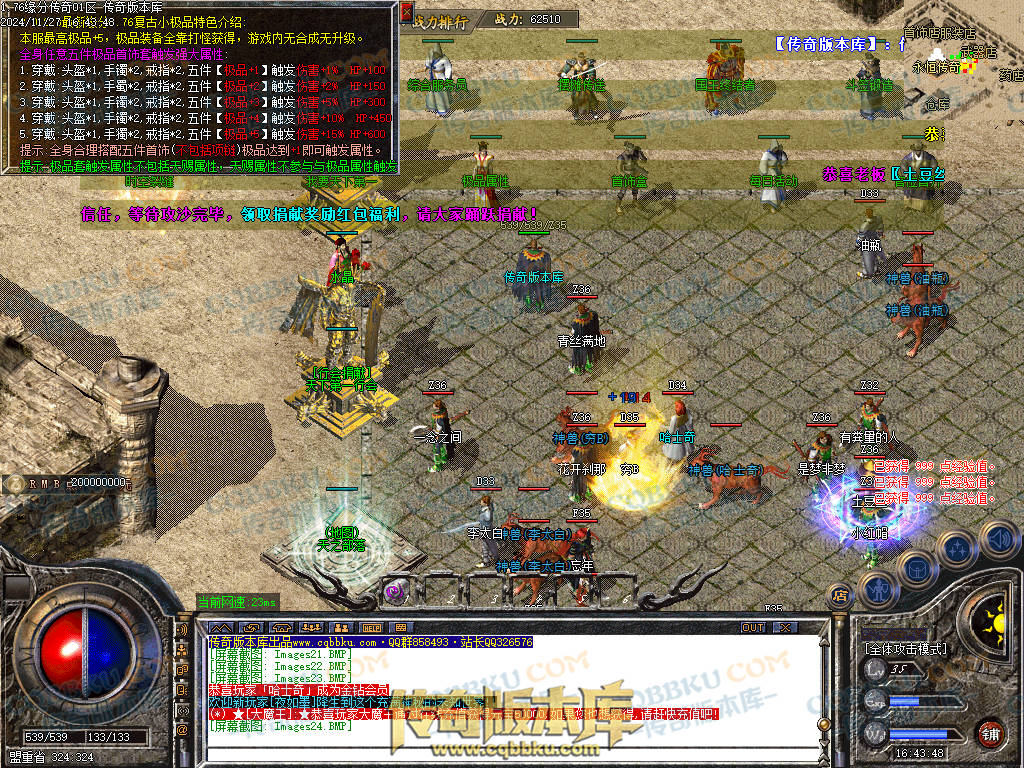Image resolution: width=1024 pixels, height=768 pixels.
Task: Open the 战力排行 power ranking
Action: tap(440, 20)
